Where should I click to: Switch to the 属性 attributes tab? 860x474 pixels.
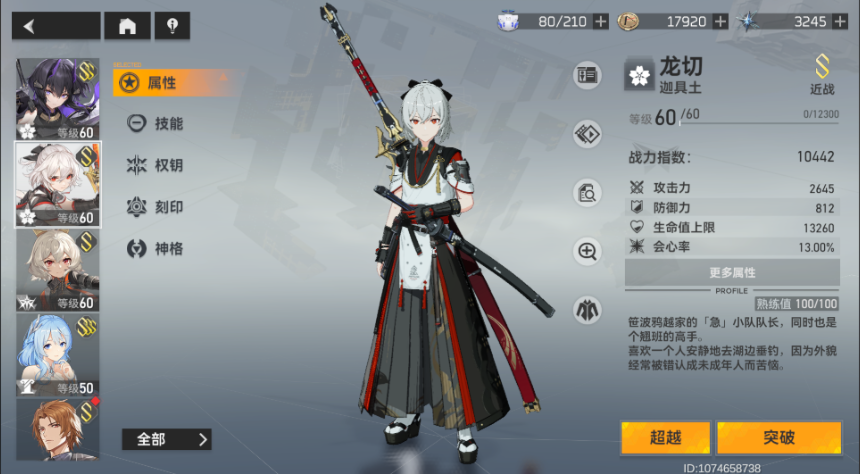pos(160,83)
